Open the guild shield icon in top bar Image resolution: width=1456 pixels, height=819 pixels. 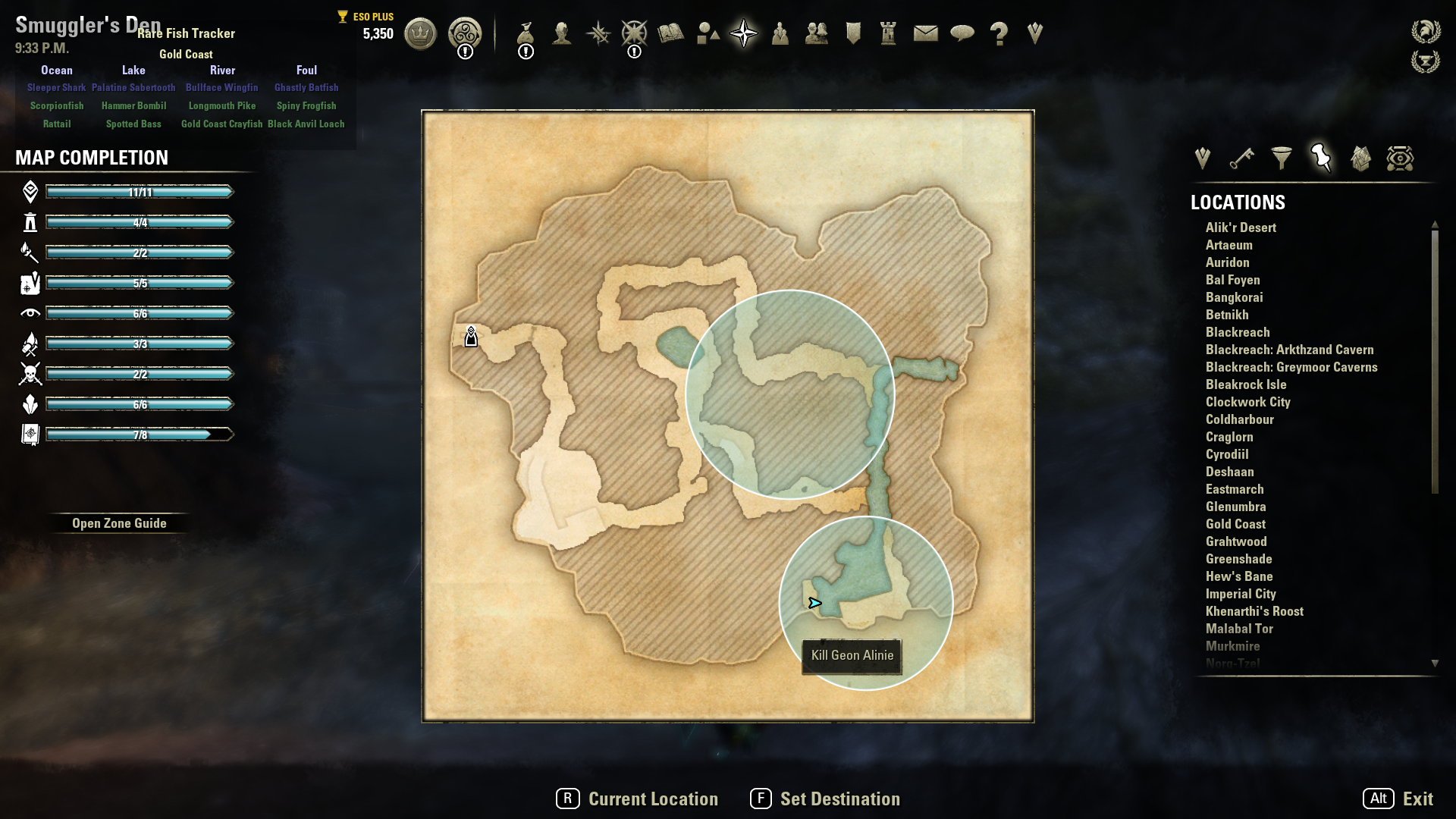coord(853,33)
